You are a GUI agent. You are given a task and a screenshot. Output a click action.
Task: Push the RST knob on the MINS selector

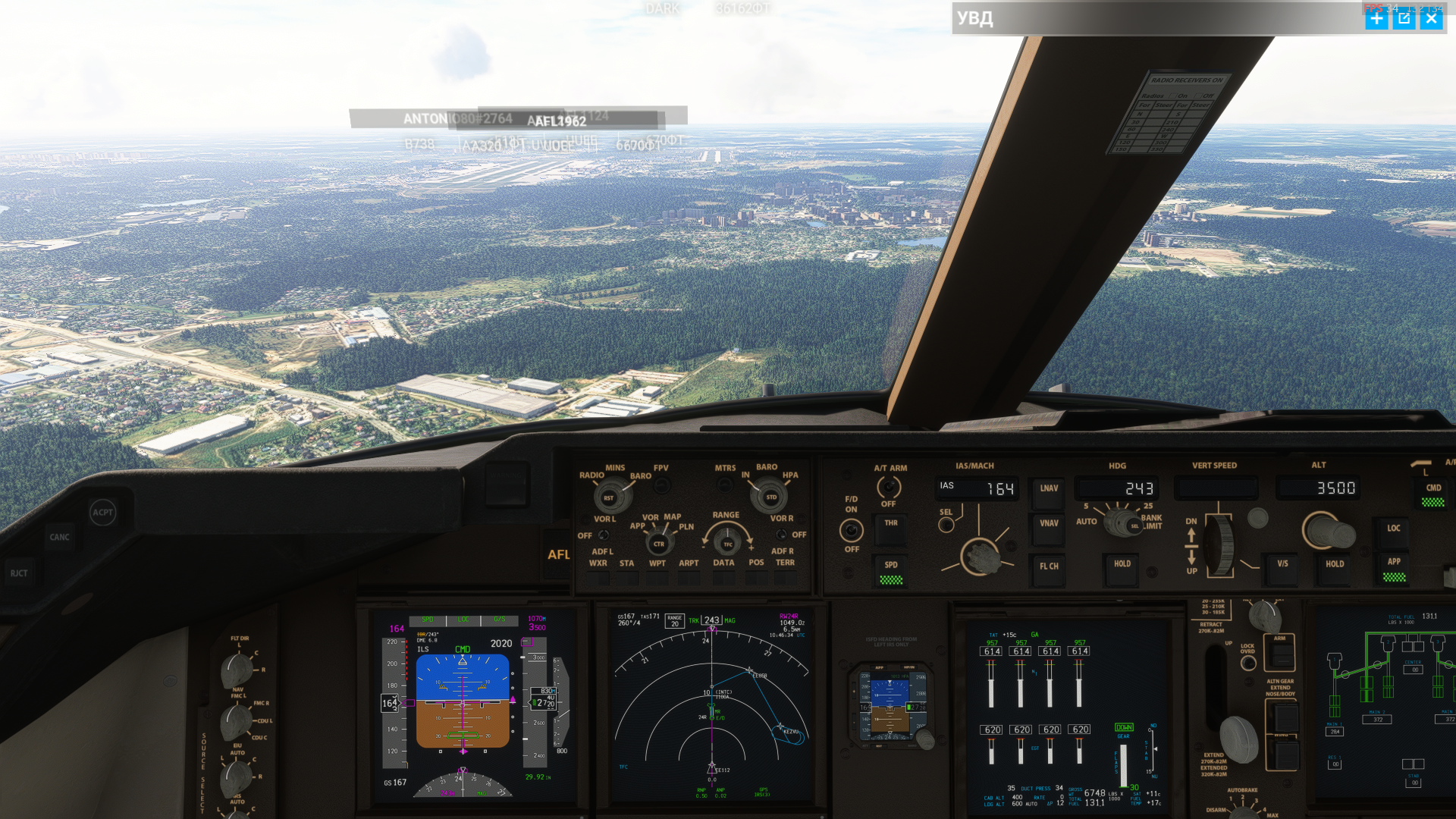(x=608, y=498)
